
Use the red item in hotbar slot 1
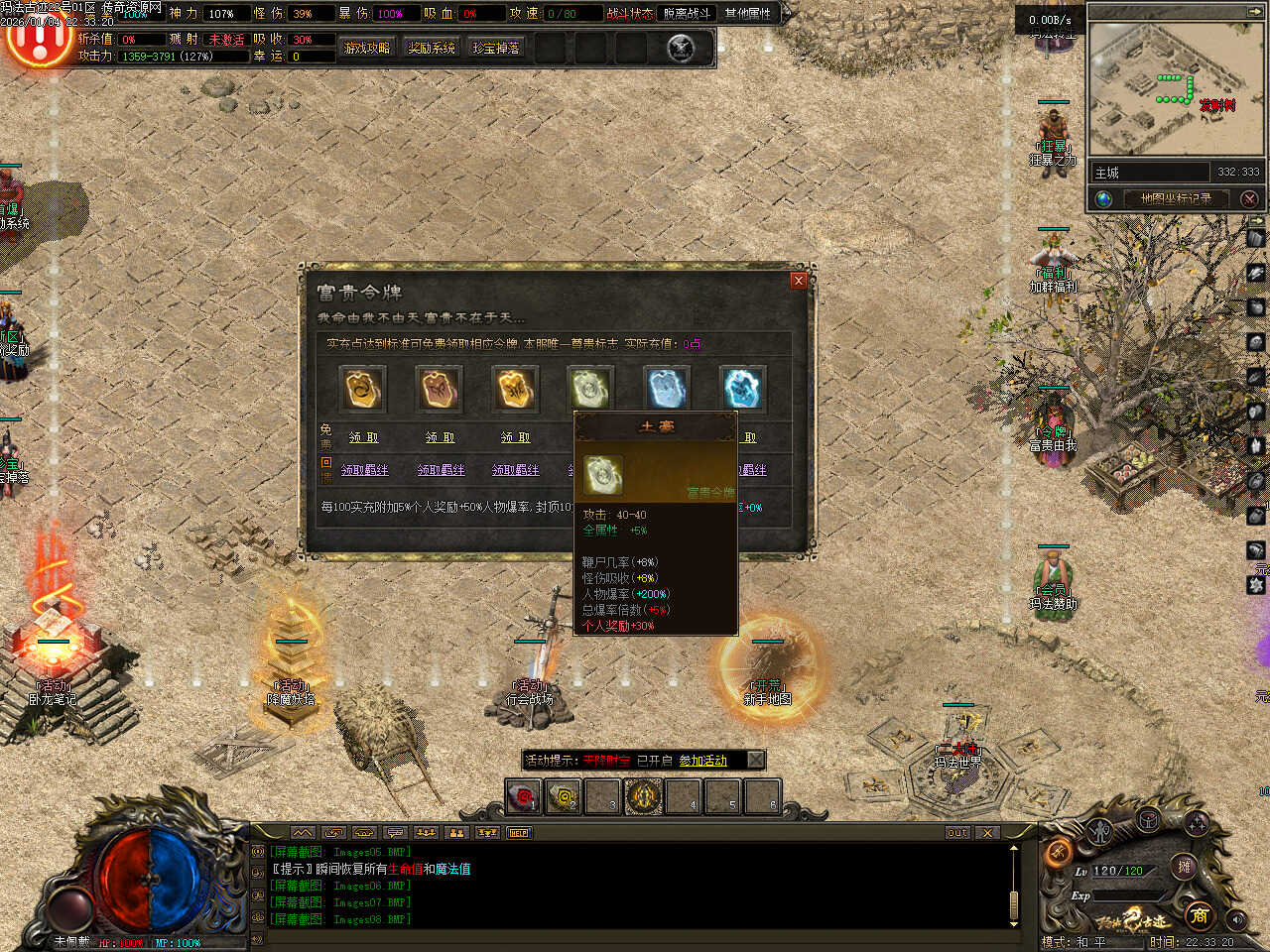[523, 796]
